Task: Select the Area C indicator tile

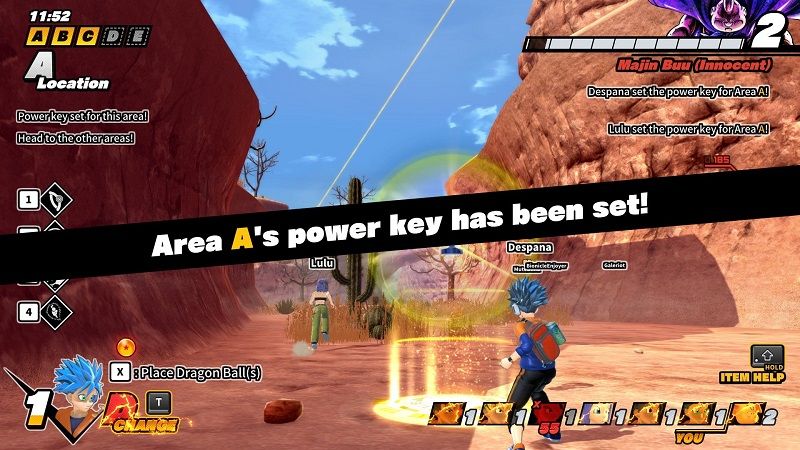Action: point(88,36)
